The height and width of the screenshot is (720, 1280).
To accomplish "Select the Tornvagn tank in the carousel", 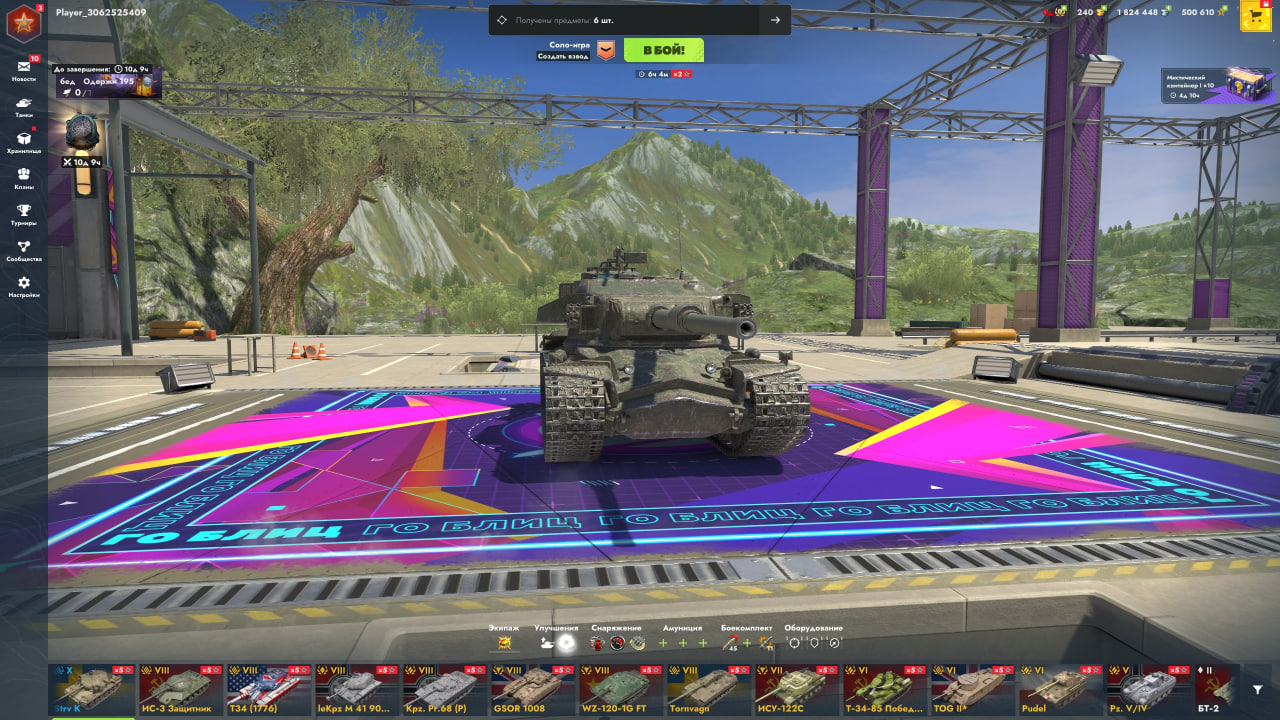I will point(708,688).
